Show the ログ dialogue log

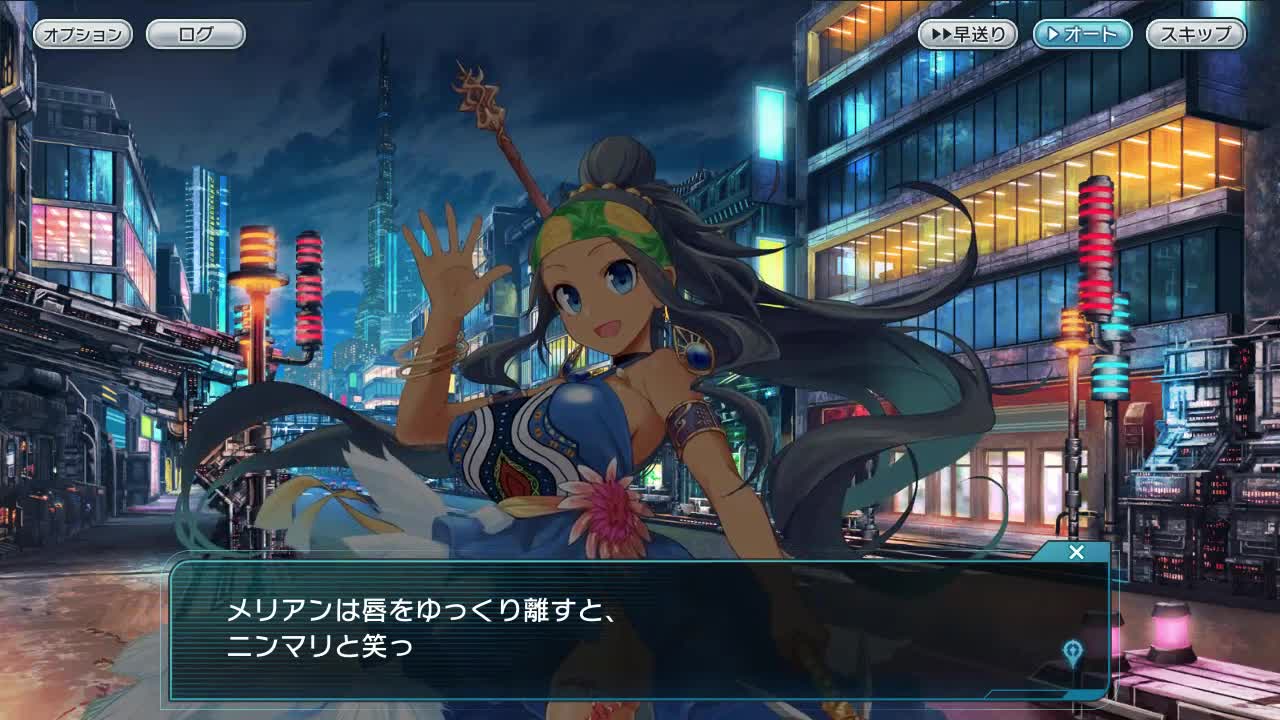[x=195, y=34]
